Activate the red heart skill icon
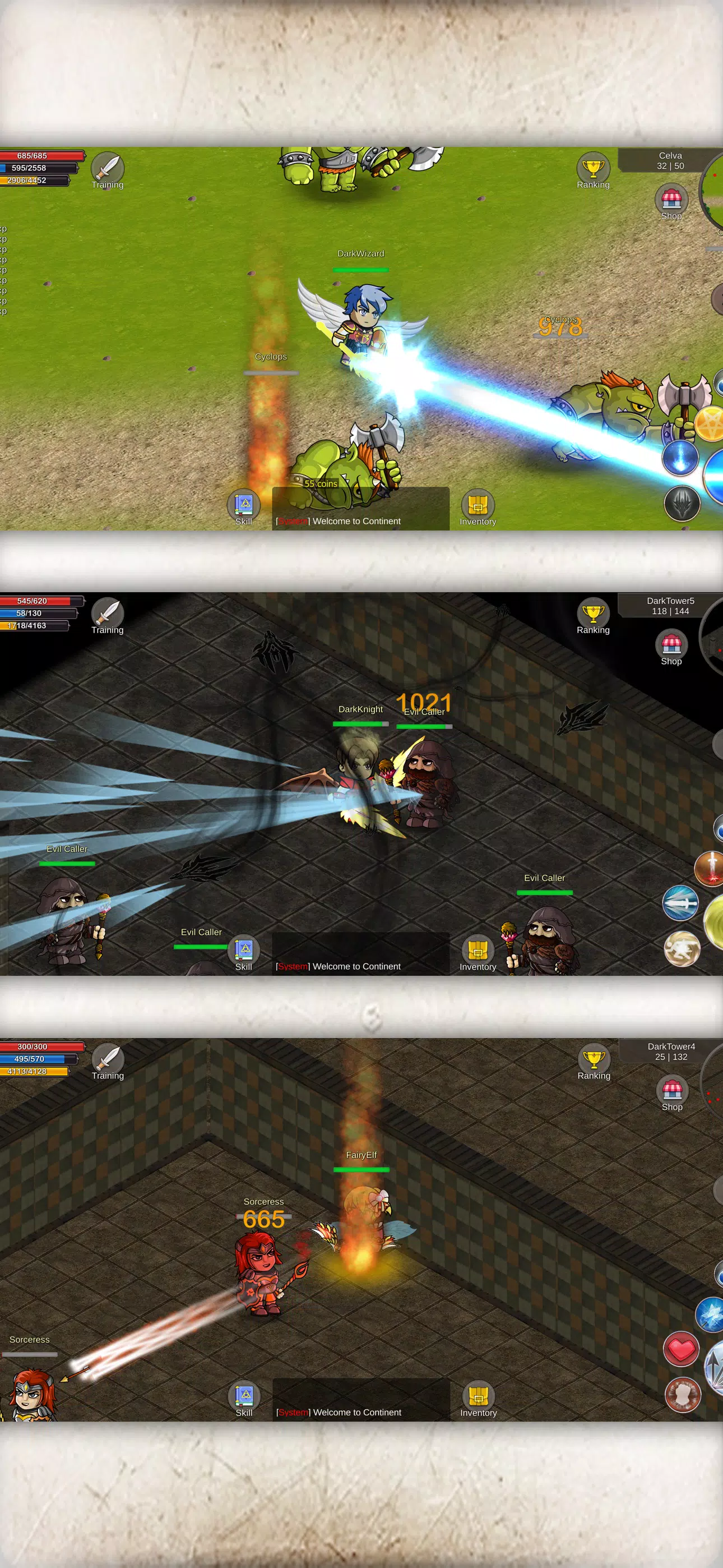This screenshot has width=723, height=1568. click(682, 1349)
